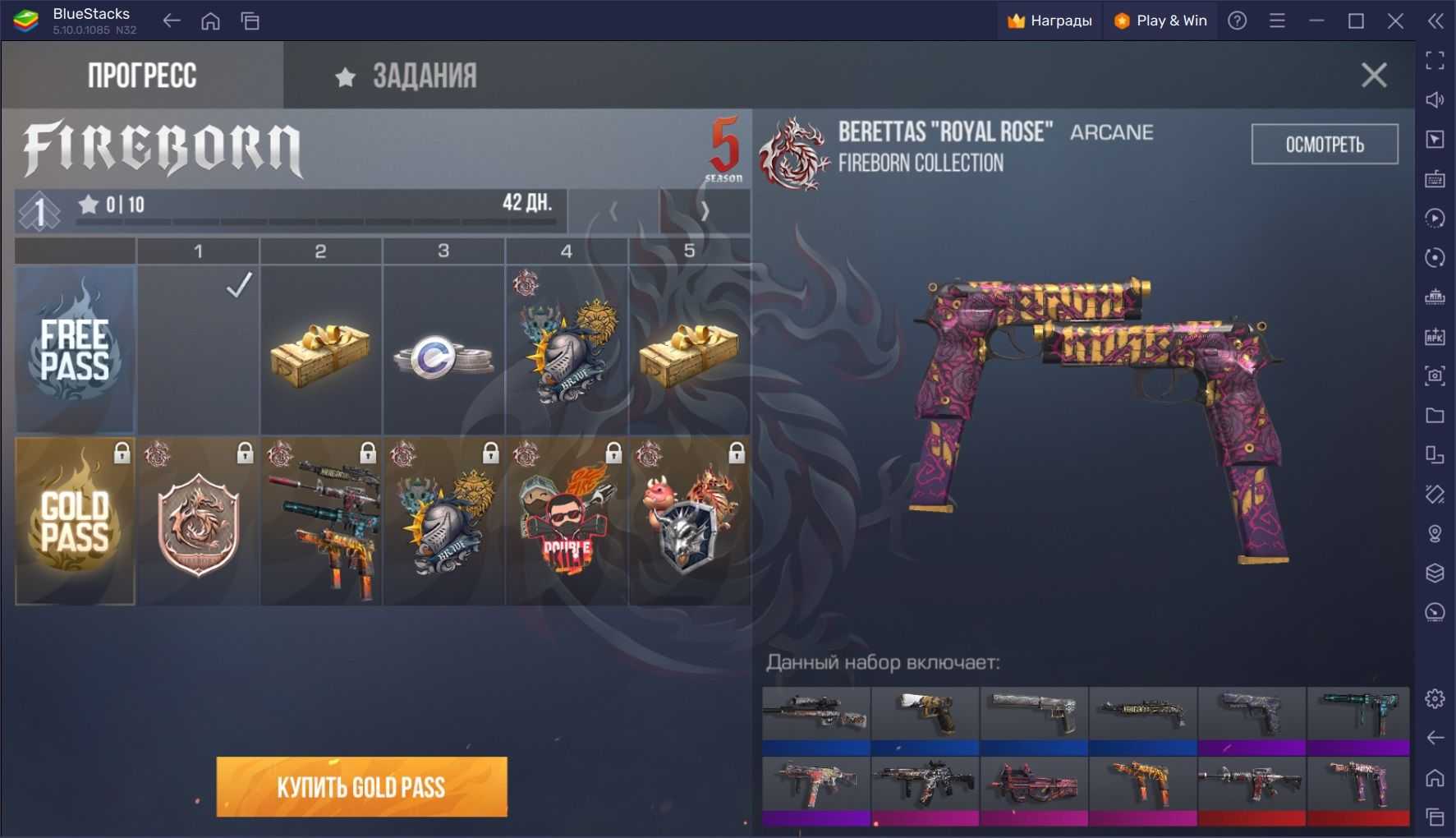The image size is (1456, 838).
Task: Select the level 3 silver coins reward
Action: (x=443, y=357)
